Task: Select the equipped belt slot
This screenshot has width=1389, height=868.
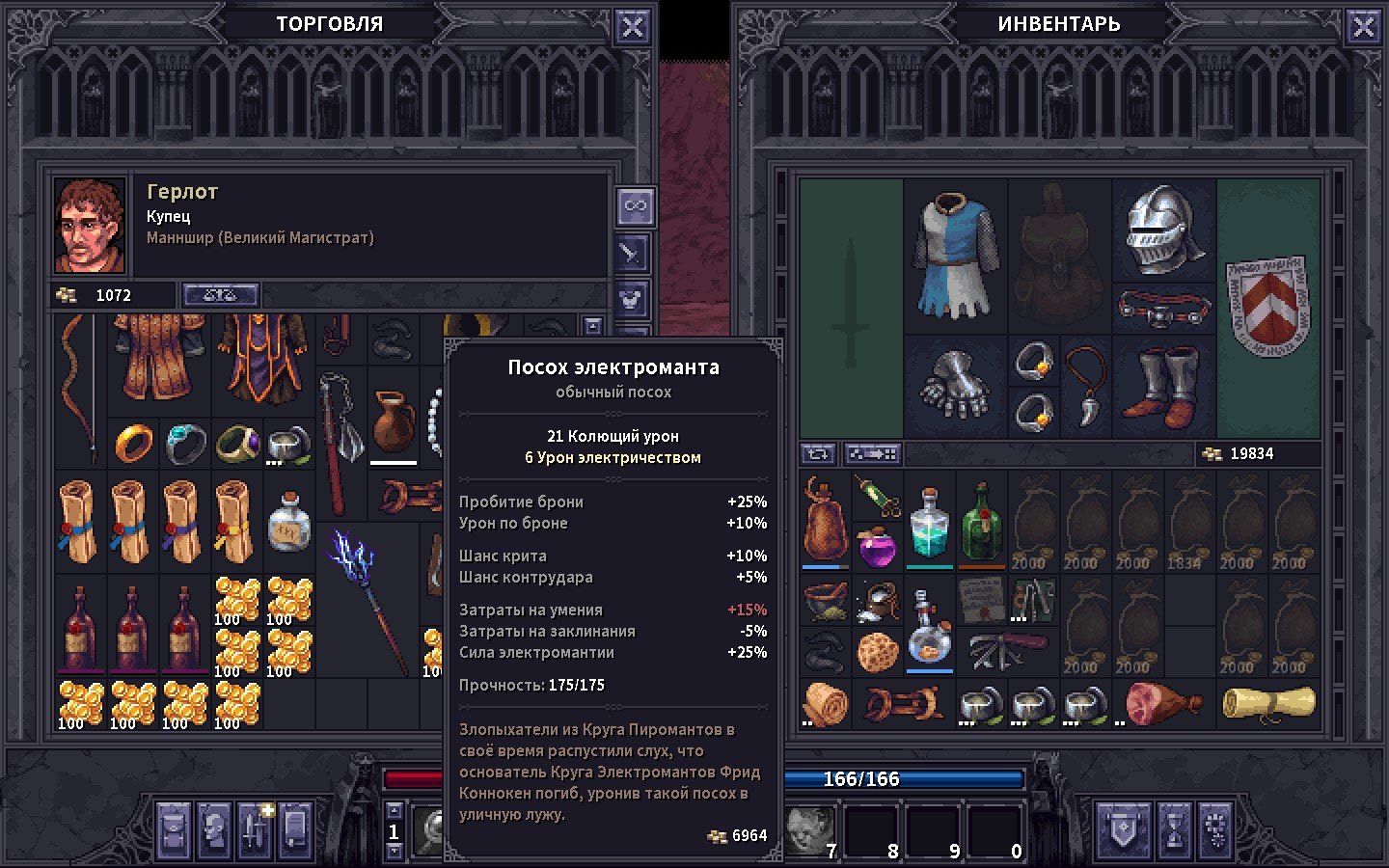Action: click(1164, 309)
